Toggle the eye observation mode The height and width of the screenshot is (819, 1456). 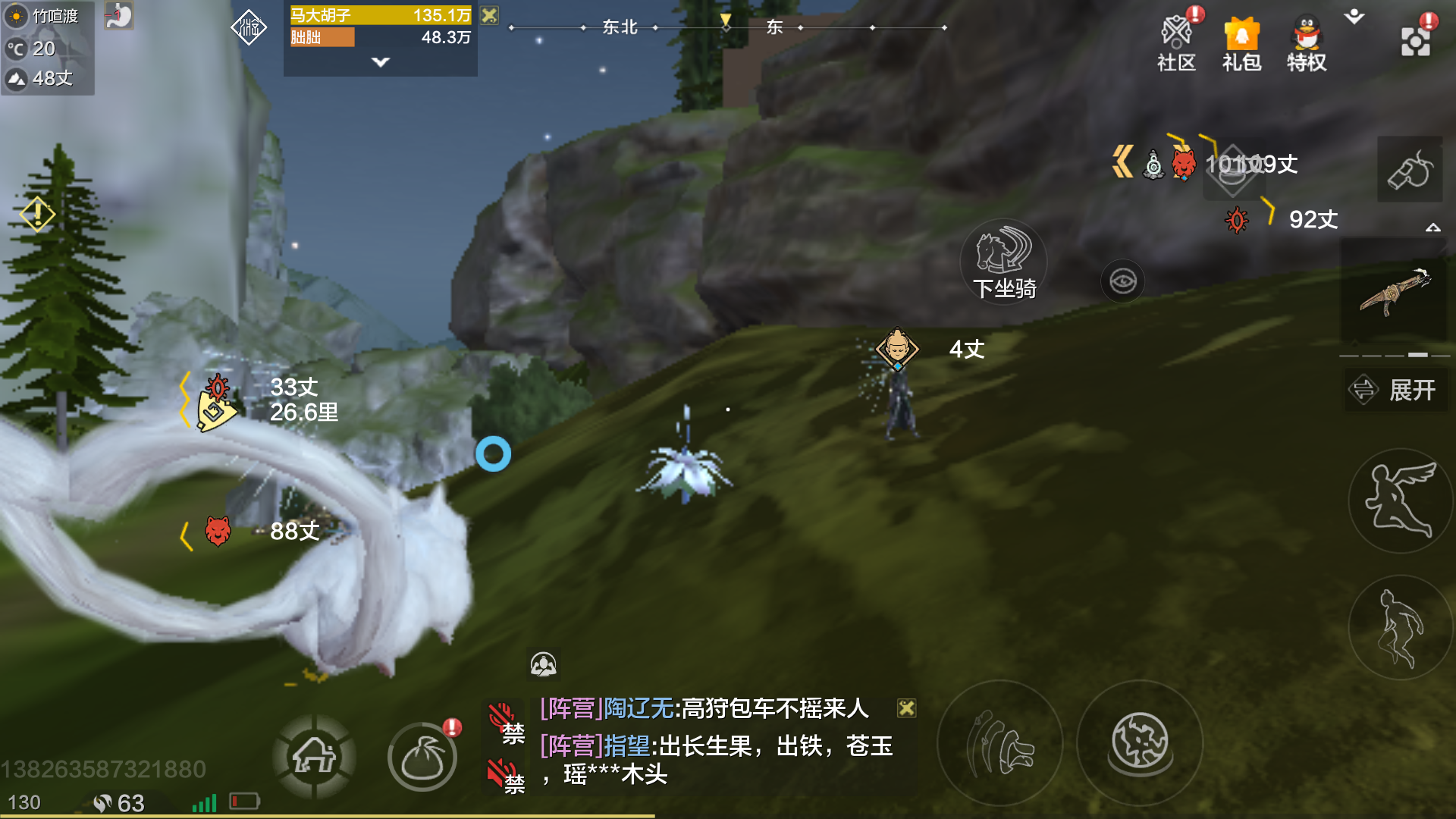[1122, 281]
